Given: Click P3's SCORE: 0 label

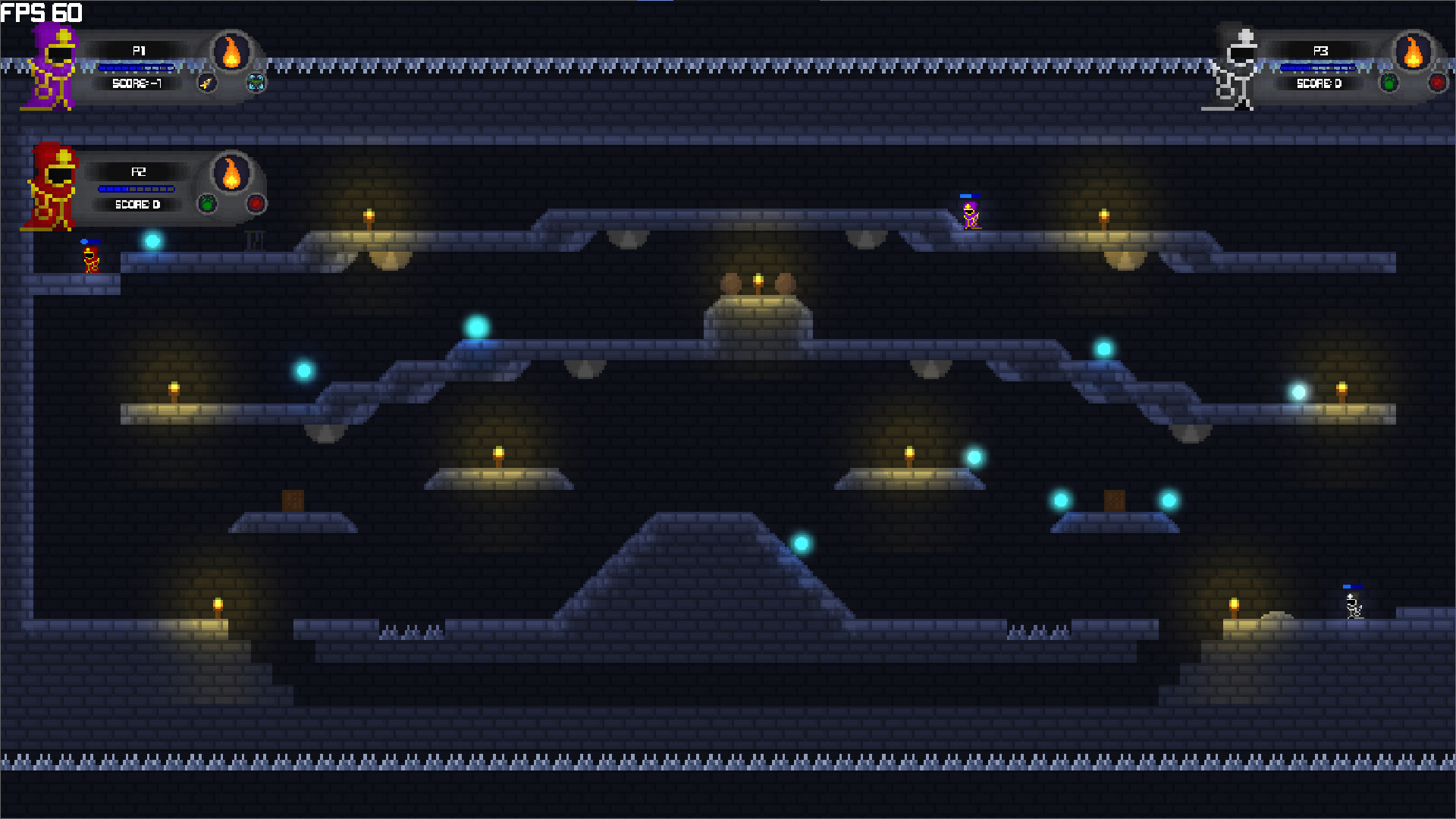Looking at the screenshot, I should pyautogui.click(x=1319, y=84).
